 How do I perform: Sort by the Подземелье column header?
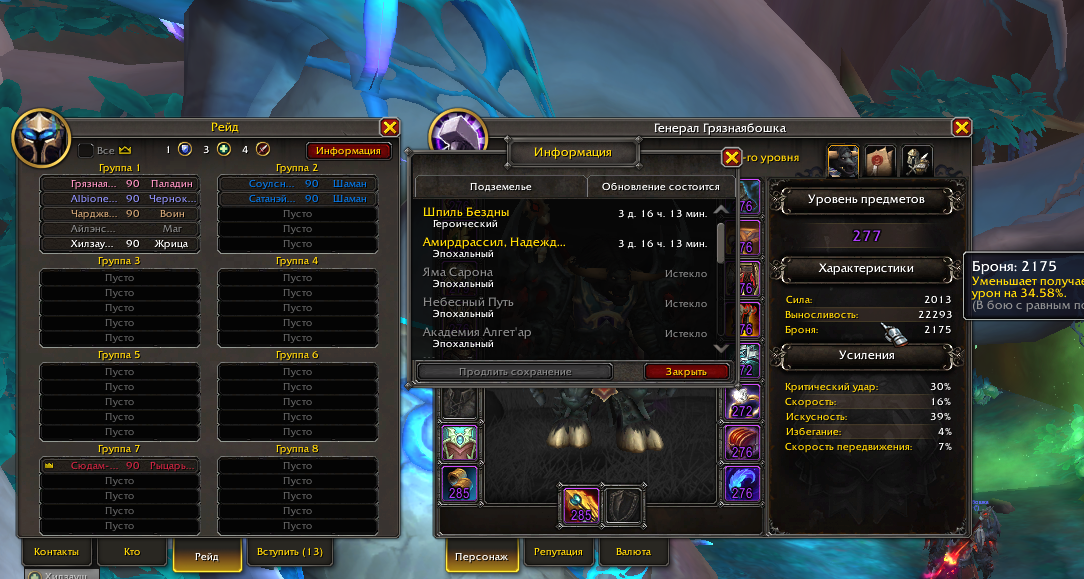pyautogui.click(x=501, y=187)
